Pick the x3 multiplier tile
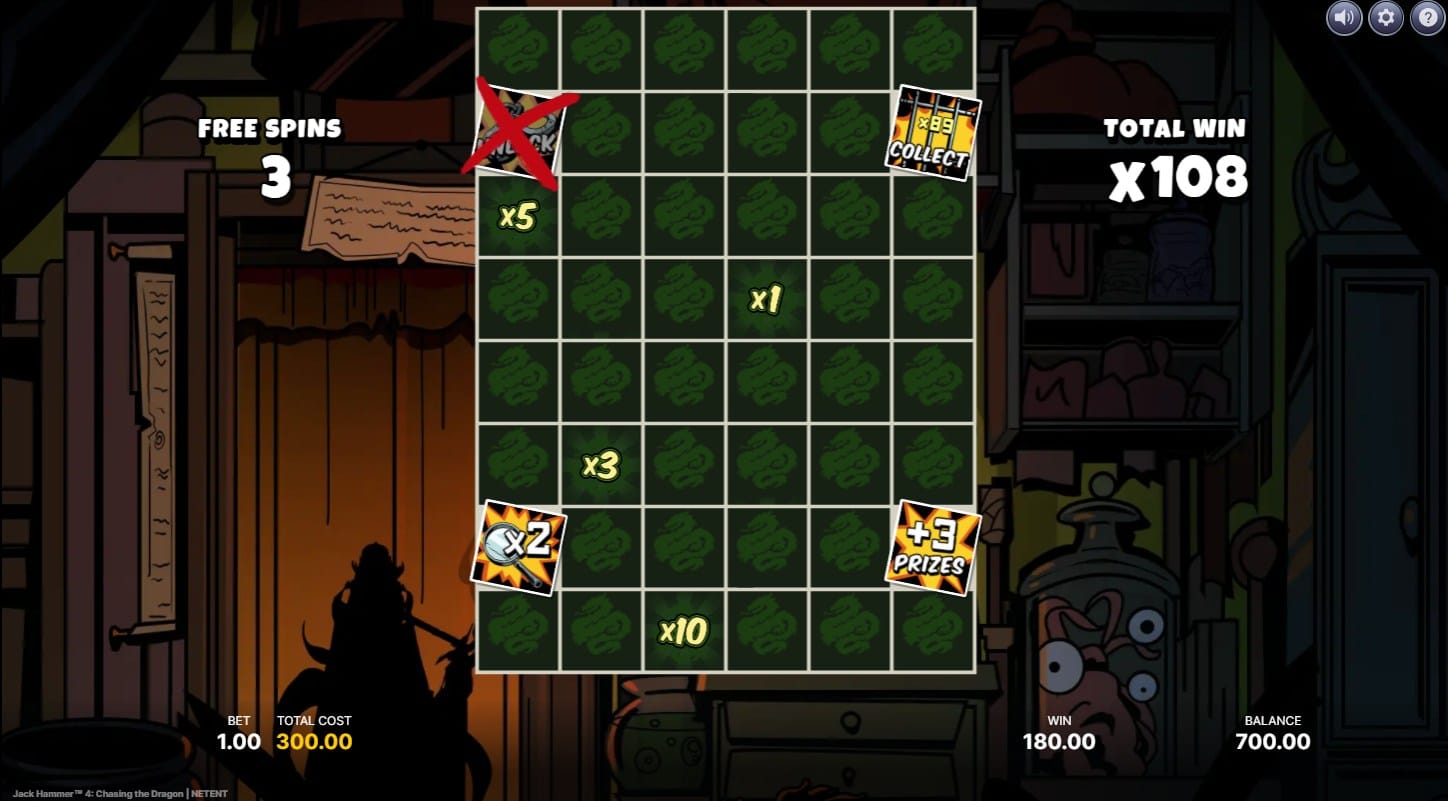This screenshot has height=801, width=1448. 601,465
